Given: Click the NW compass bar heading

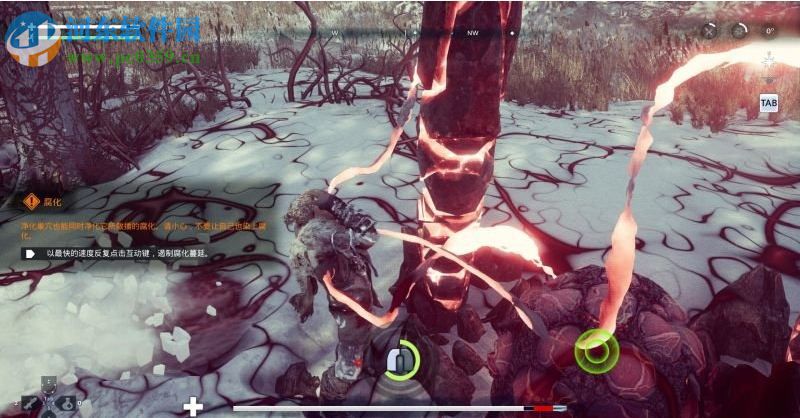Looking at the screenshot, I should tap(472, 33).
